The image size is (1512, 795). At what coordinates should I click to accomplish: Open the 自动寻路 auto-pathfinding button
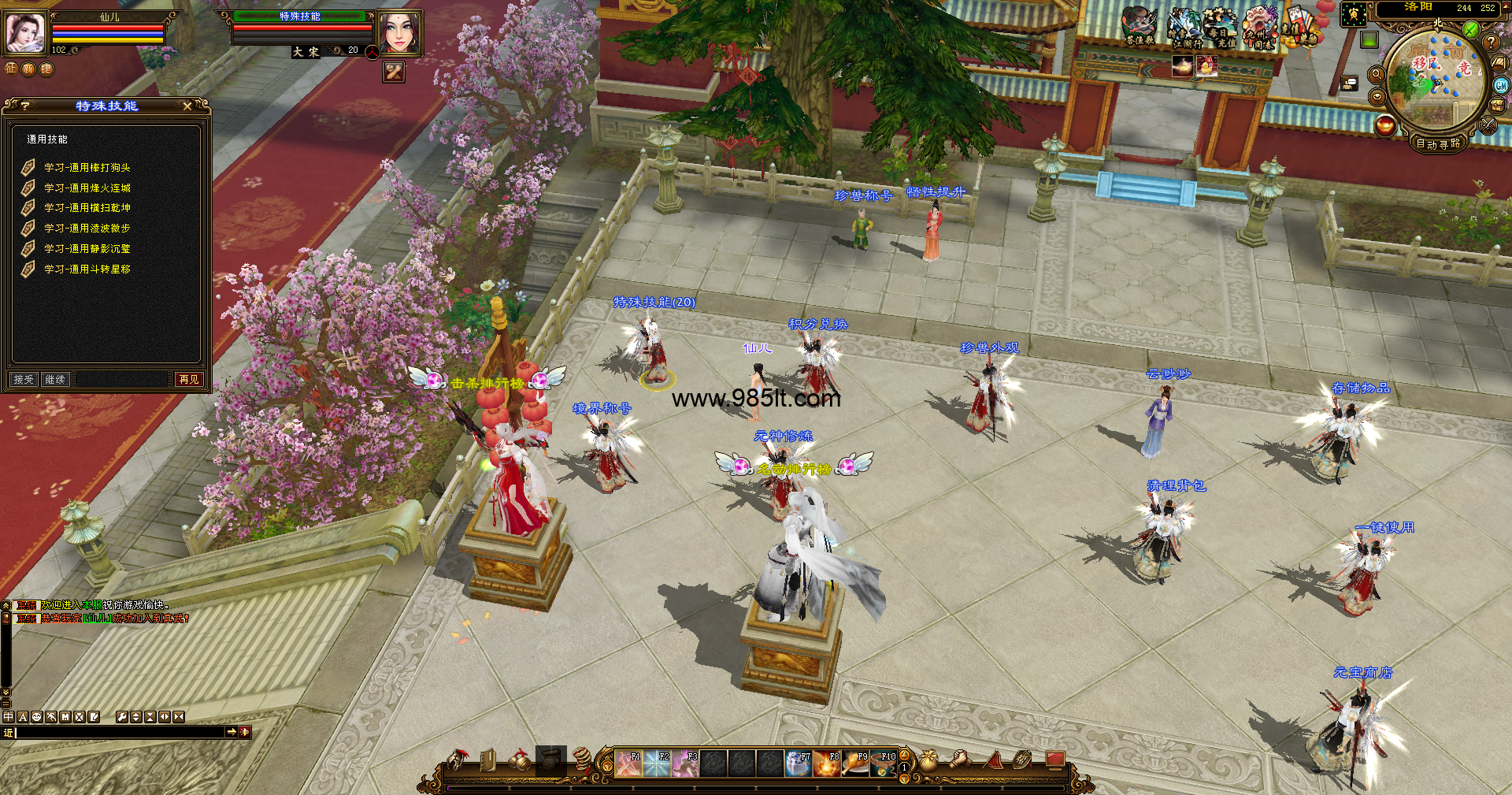(1438, 143)
